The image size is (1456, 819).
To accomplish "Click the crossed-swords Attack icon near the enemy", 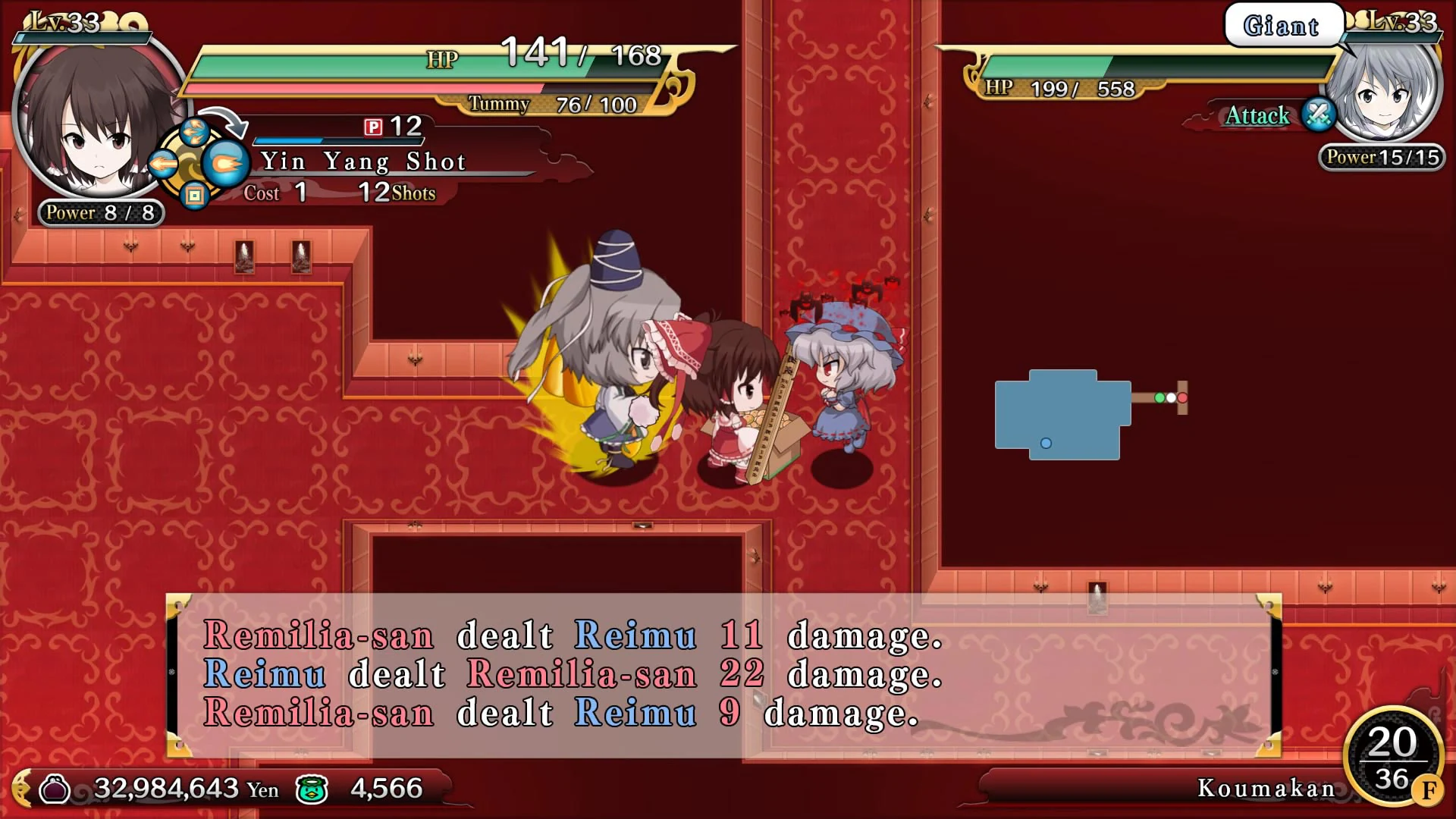I will [x=1318, y=116].
